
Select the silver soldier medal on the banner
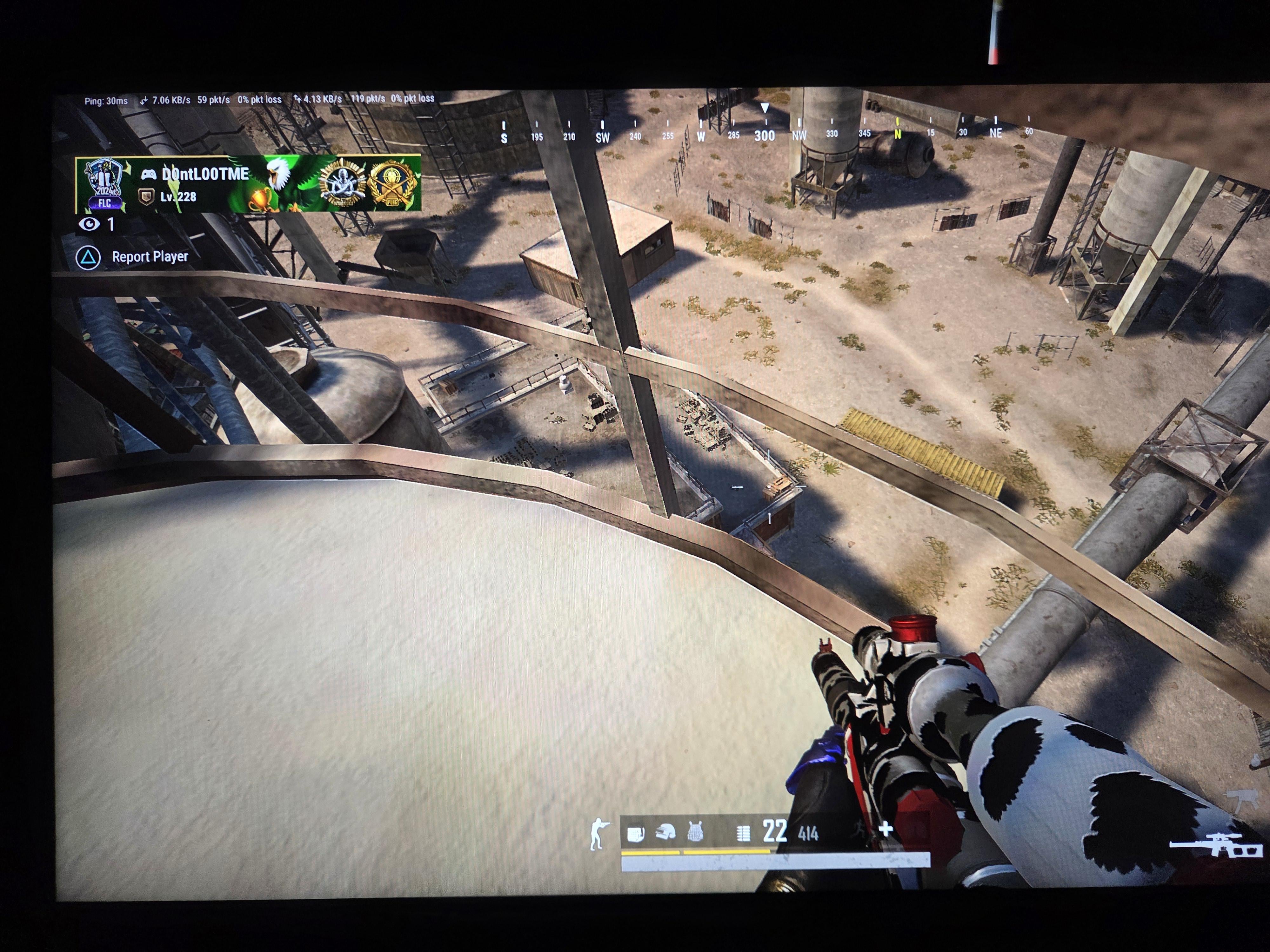pos(343,183)
